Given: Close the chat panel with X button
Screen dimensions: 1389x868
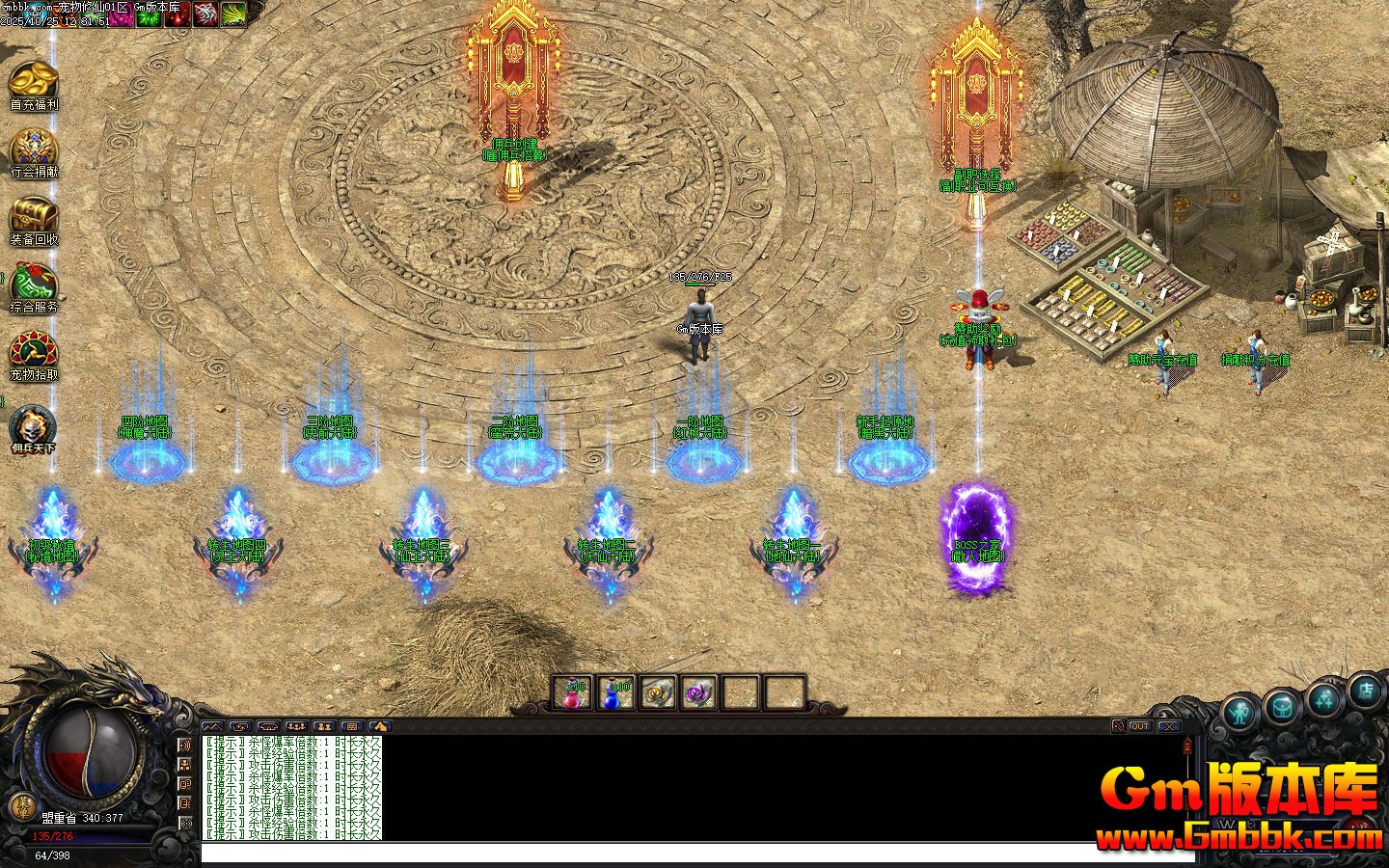Looking at the screenshot, I should point(1168,726).
